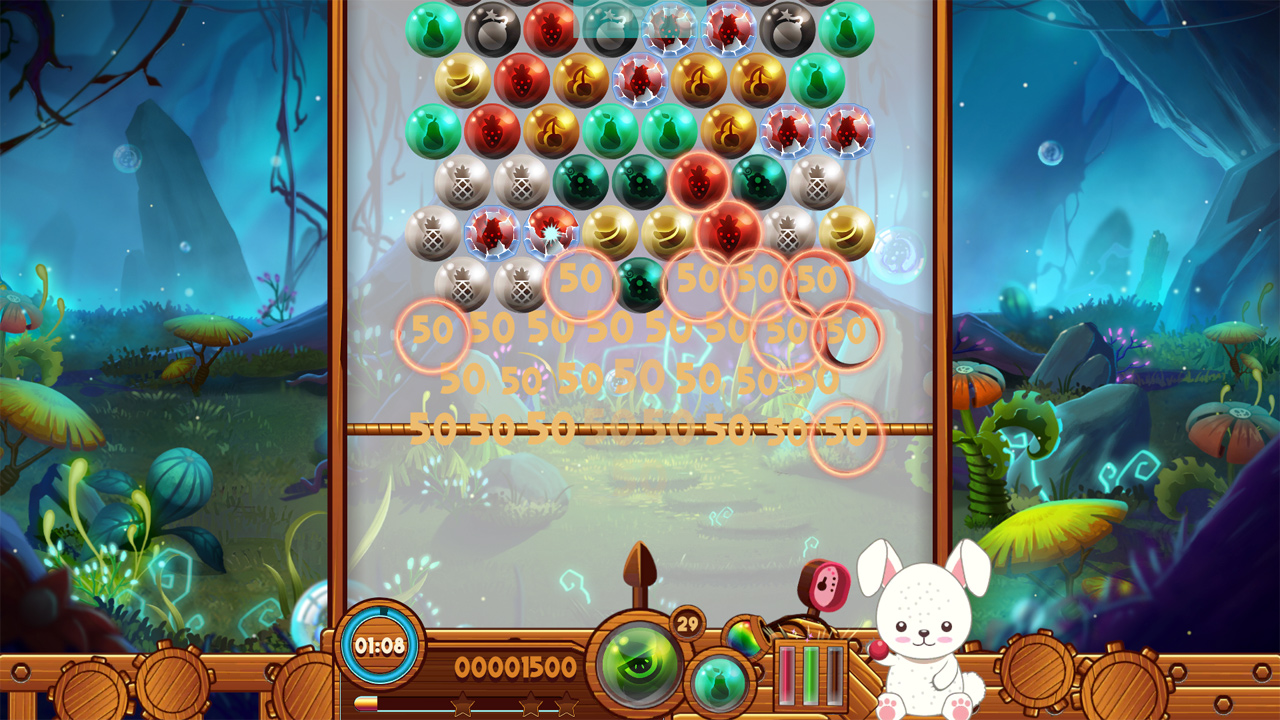The height and width of the screenshot is (720, 1280).
Task: Expand the spiked gear beside the gauge tubes
Action: (870, 645)
